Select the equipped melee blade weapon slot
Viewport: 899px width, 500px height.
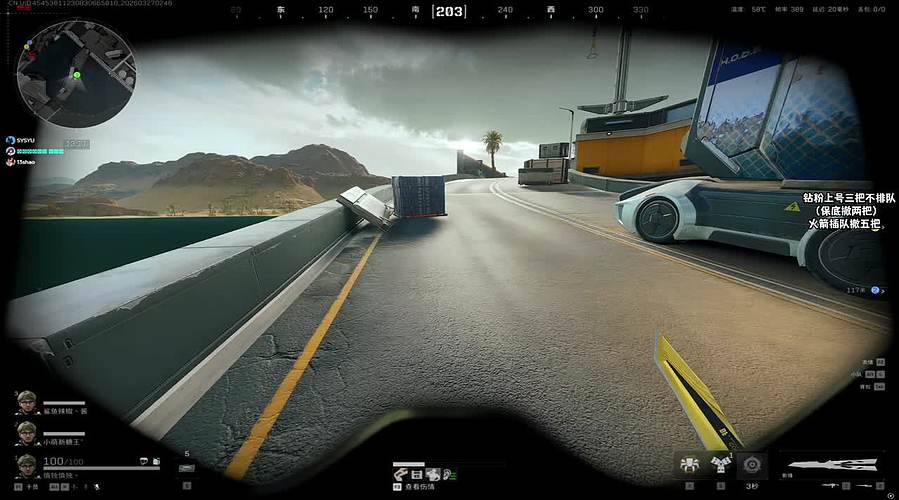point(829,464)
